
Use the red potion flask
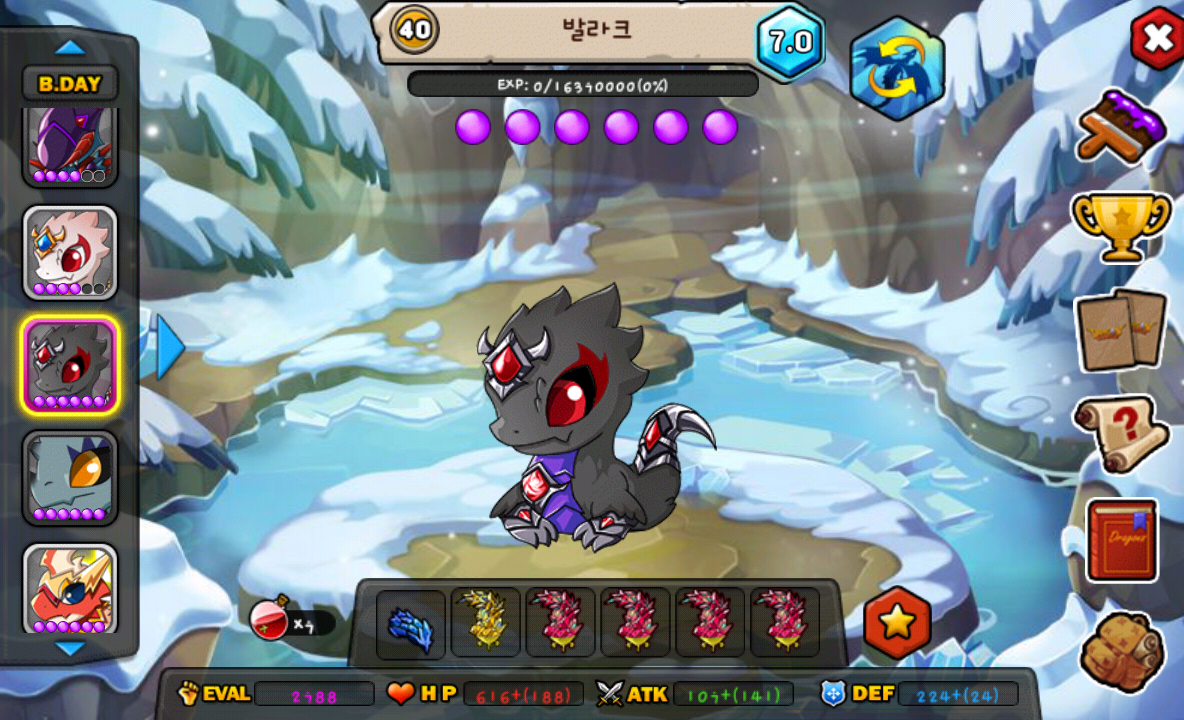[x=270, y=620]
